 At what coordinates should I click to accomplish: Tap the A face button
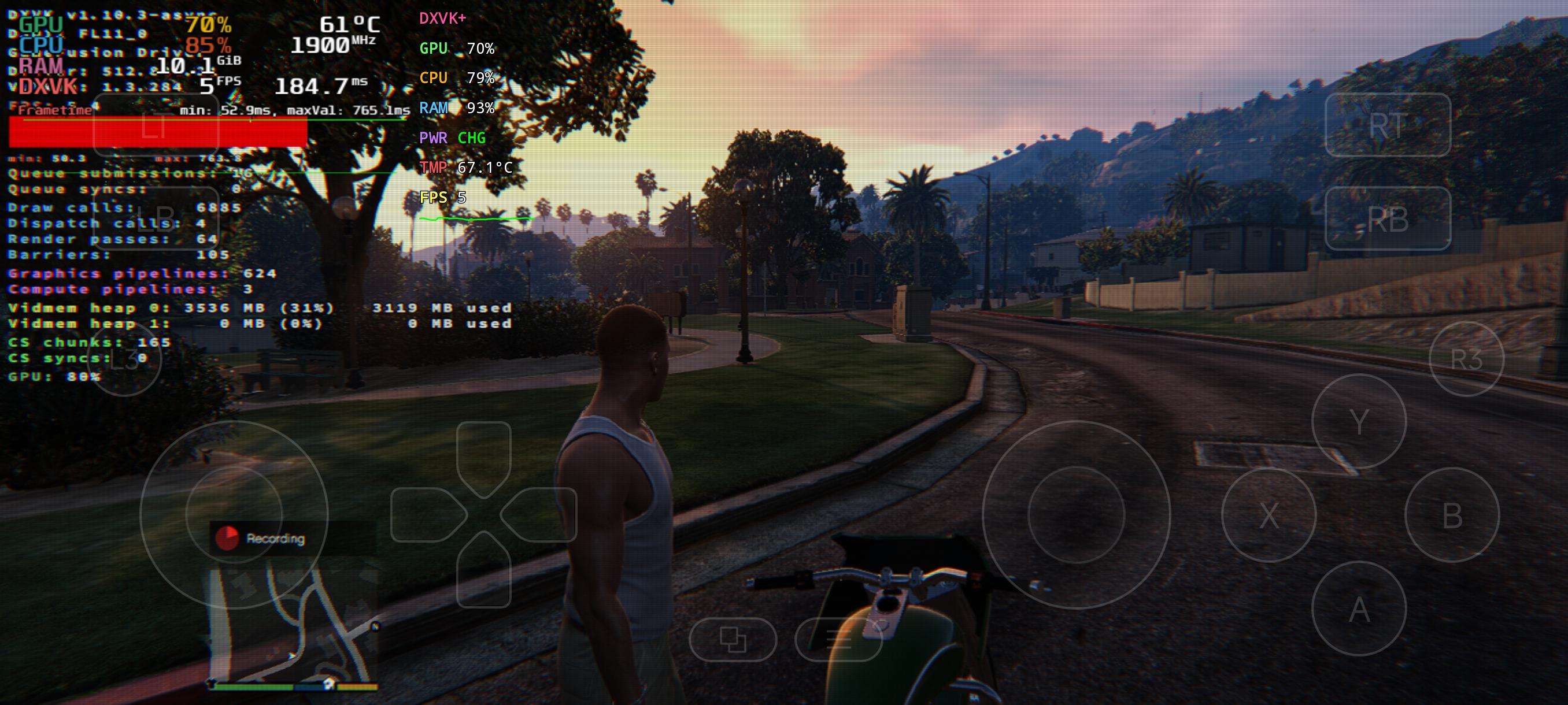coord(1359,608)
